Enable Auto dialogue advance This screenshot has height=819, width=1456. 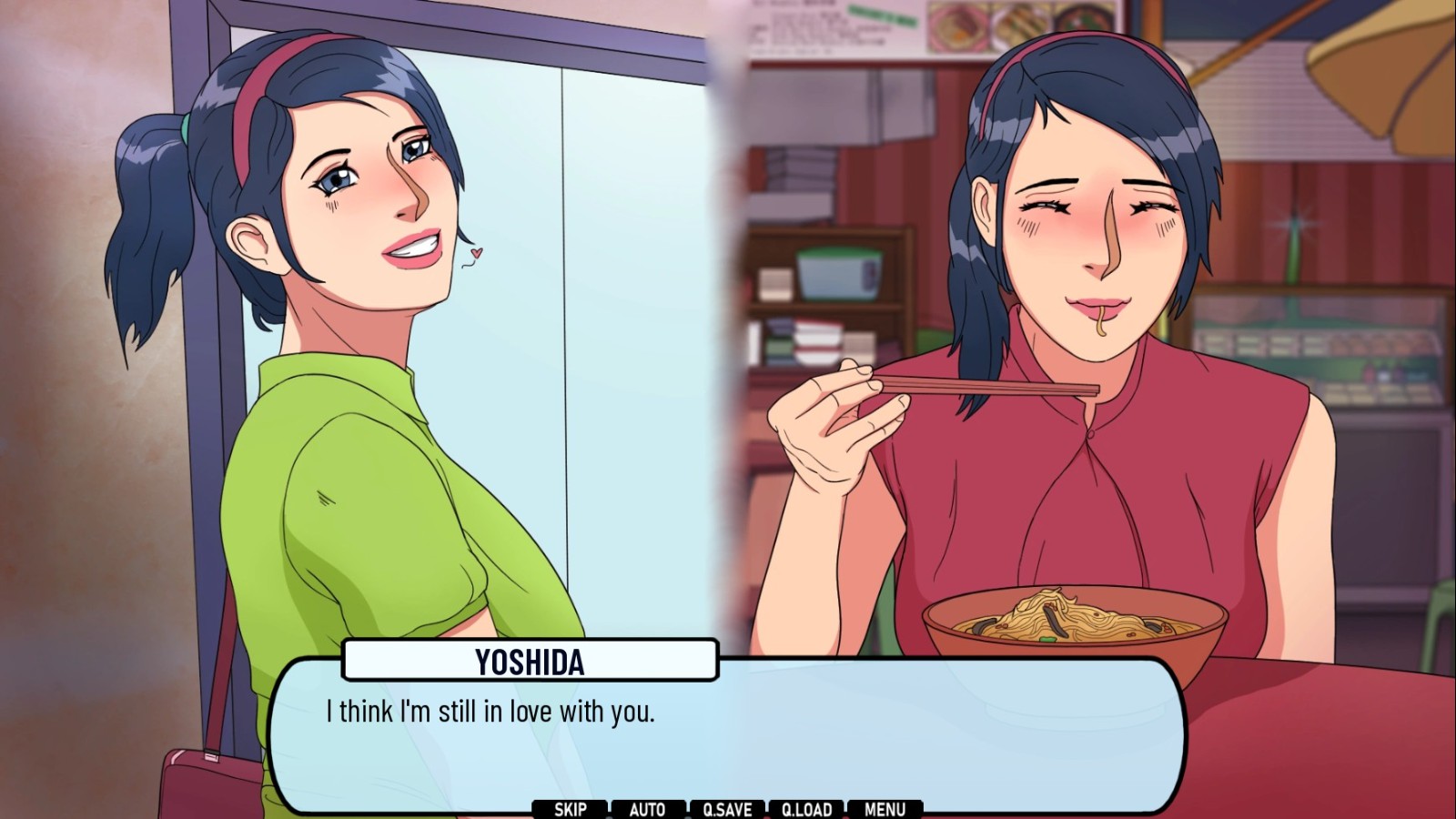(647, 809)
